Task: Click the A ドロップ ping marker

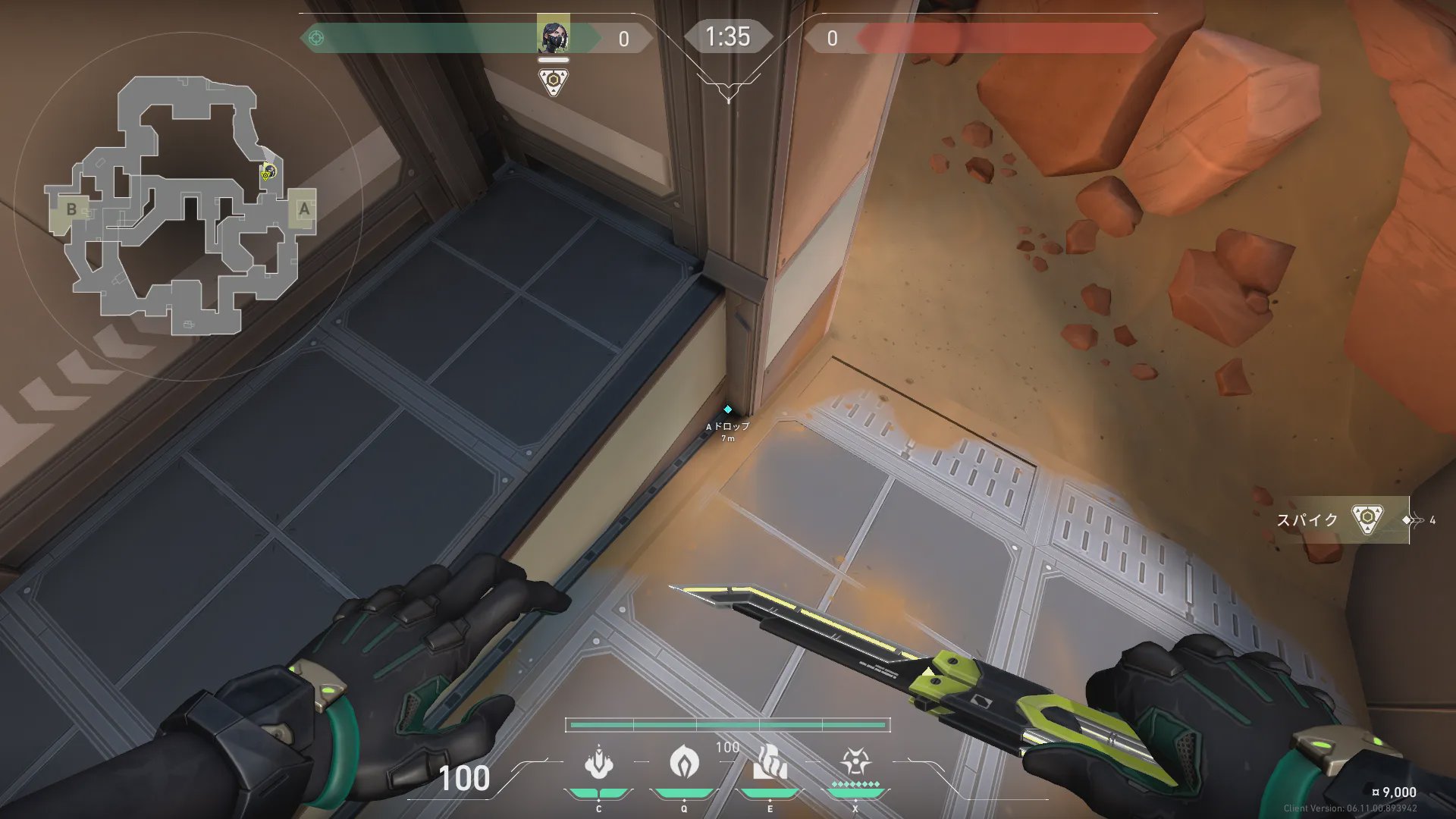Action: point(727,410)
